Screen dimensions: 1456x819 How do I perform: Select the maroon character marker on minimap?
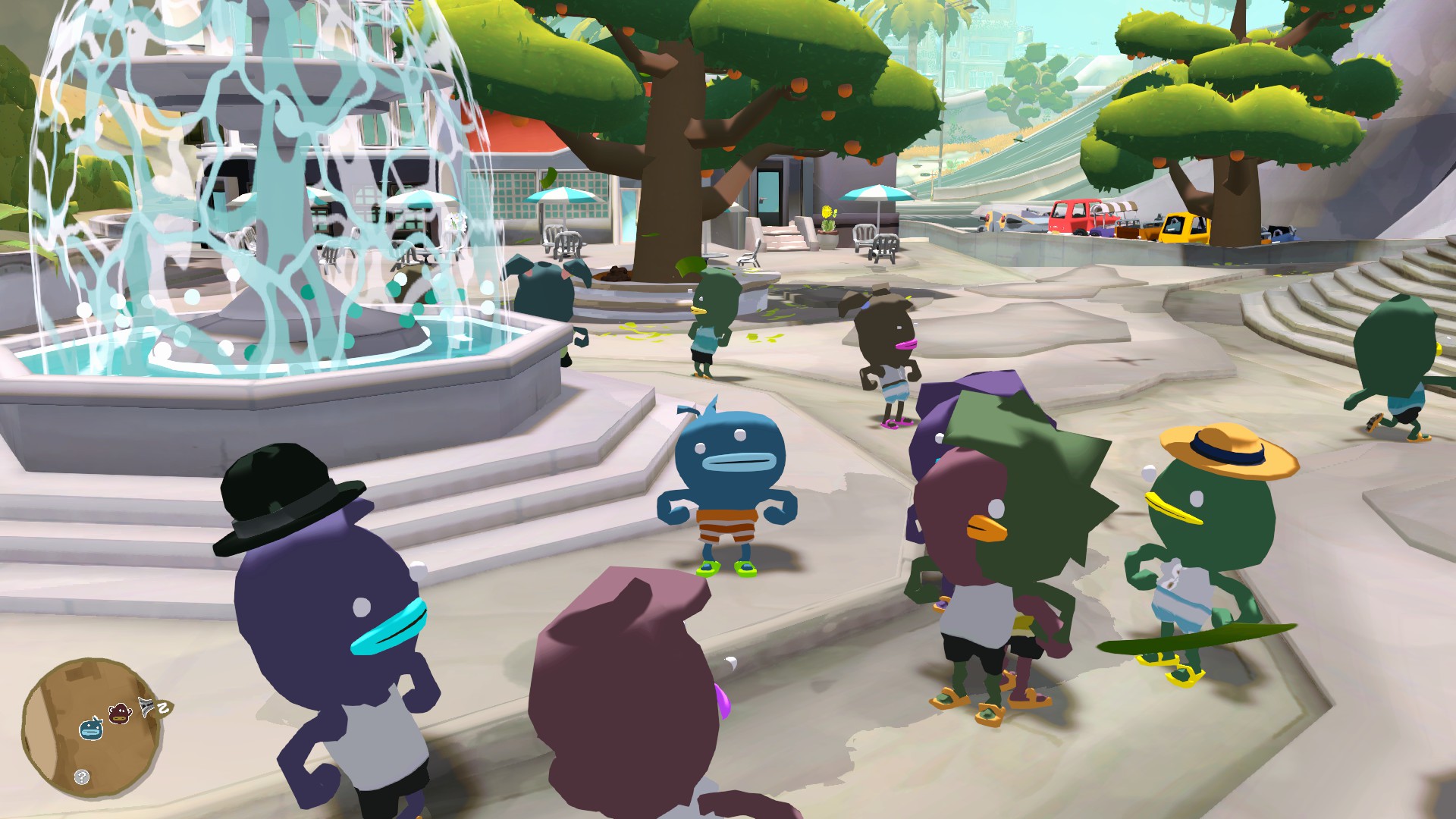[x=120, y=713]
